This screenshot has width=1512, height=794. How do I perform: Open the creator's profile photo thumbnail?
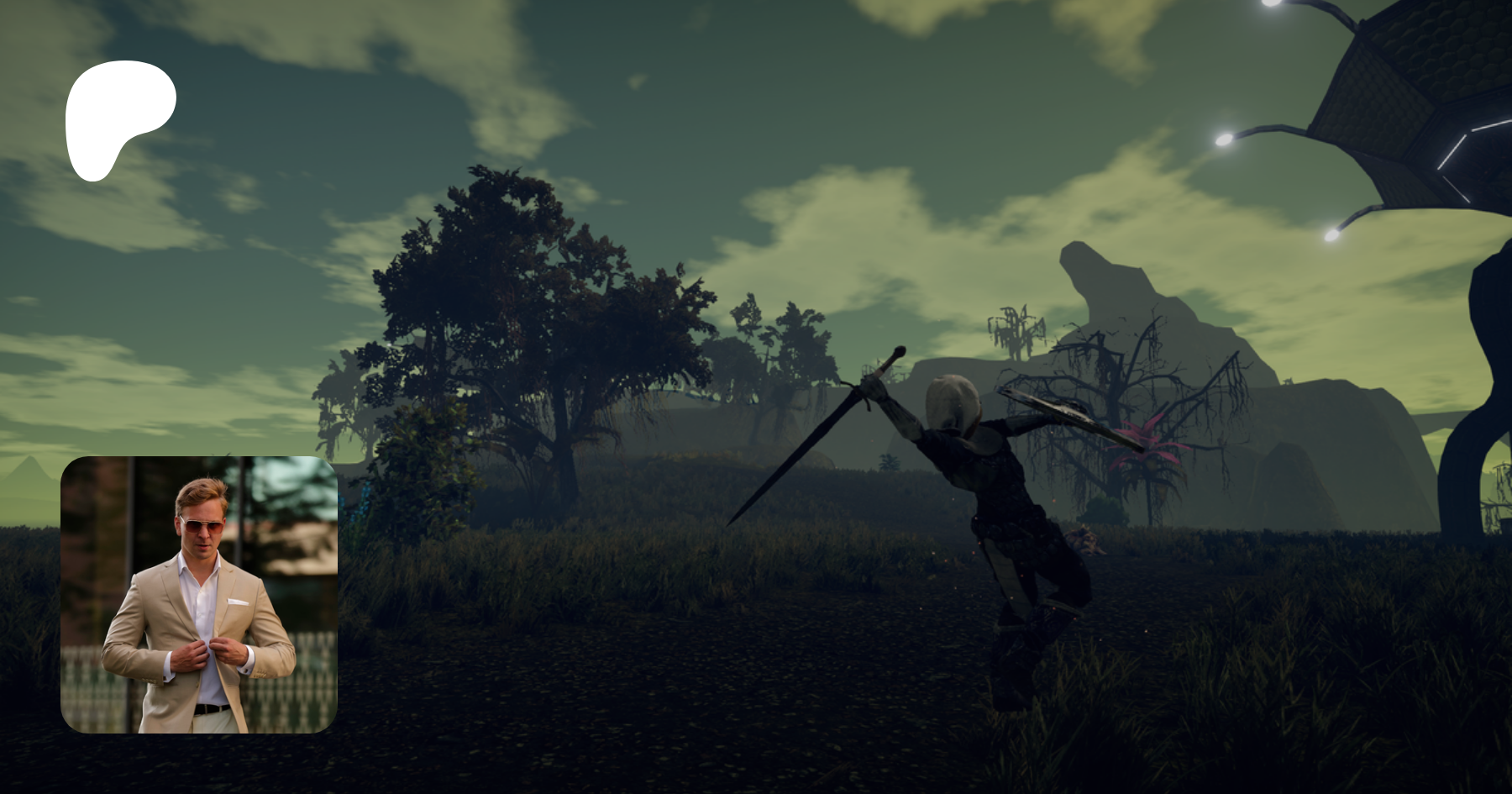click(199, 595)
